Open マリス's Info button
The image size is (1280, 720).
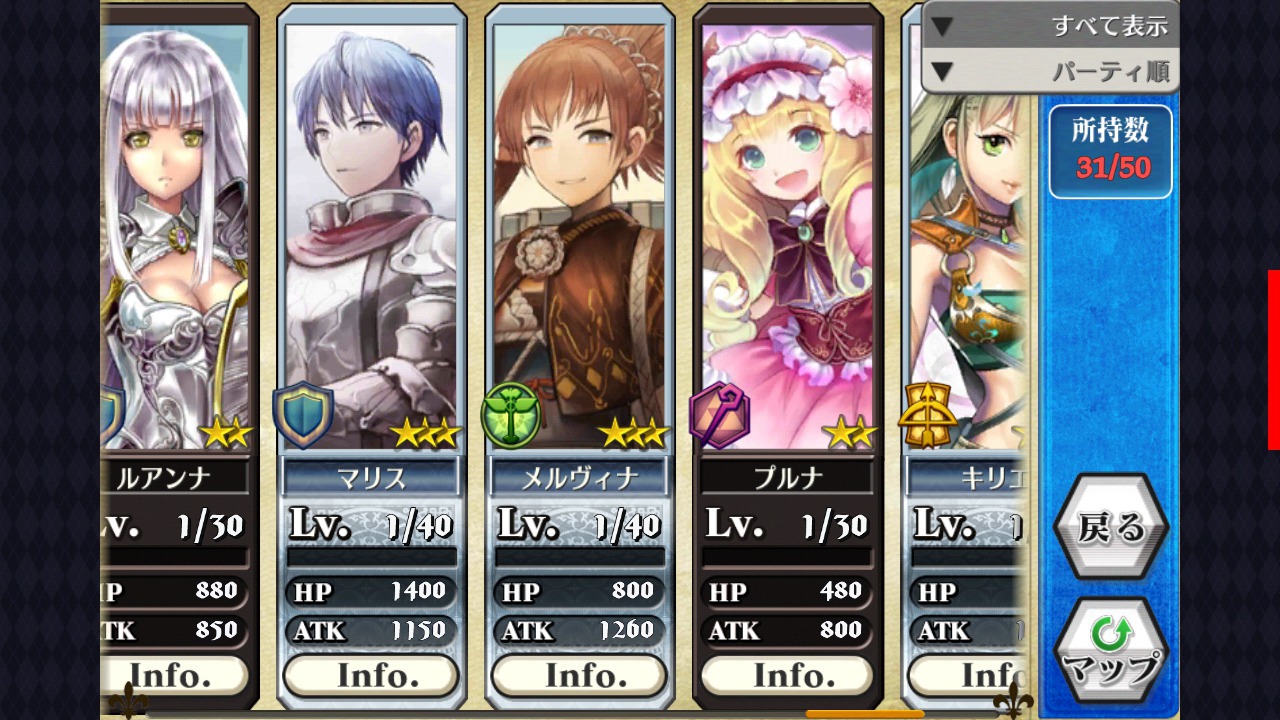tap(371, 676)
